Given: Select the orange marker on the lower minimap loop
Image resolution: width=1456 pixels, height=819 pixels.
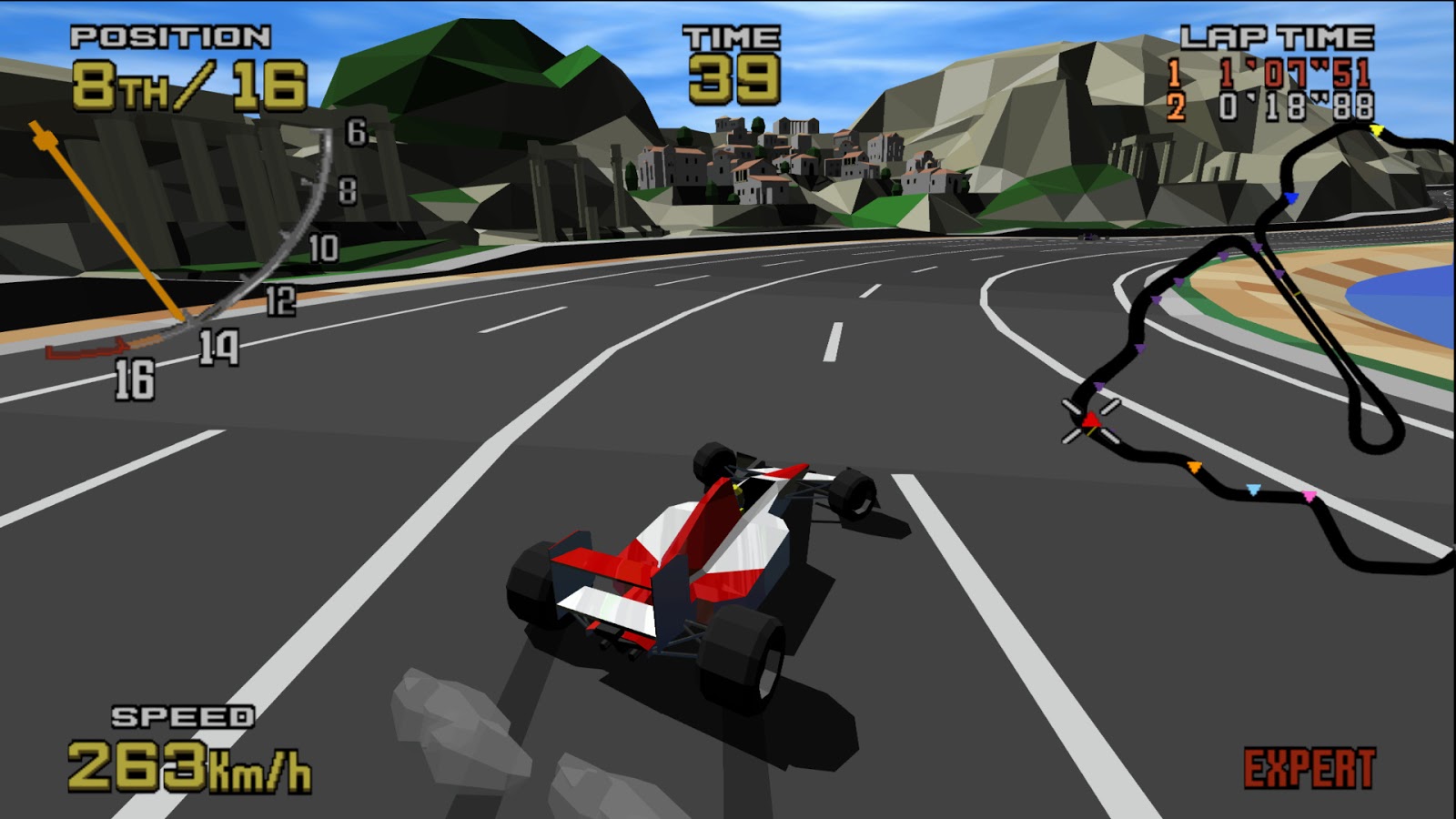Looking at the screenshot, I should [1195, 469].
